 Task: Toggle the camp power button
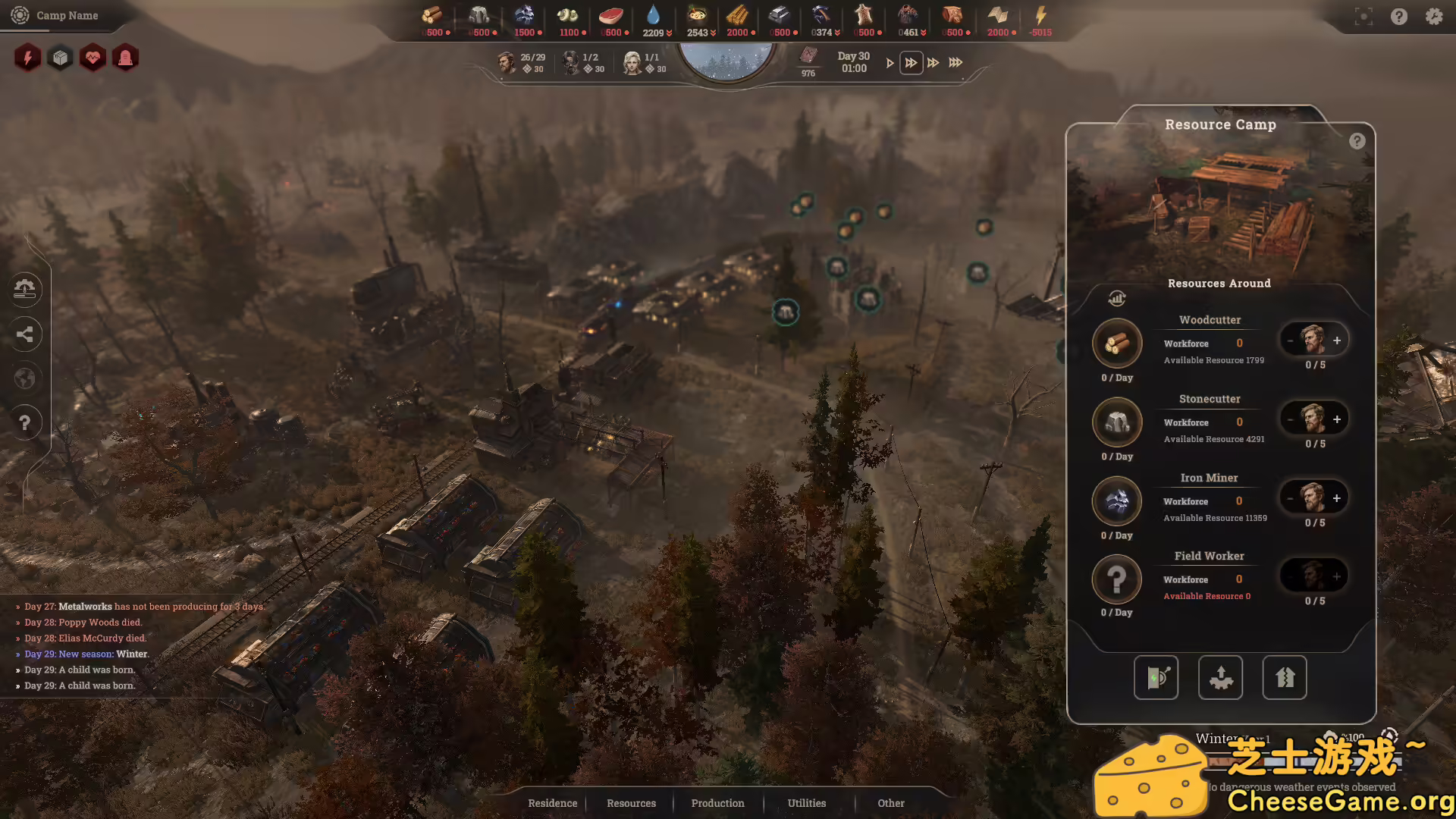1156,677
